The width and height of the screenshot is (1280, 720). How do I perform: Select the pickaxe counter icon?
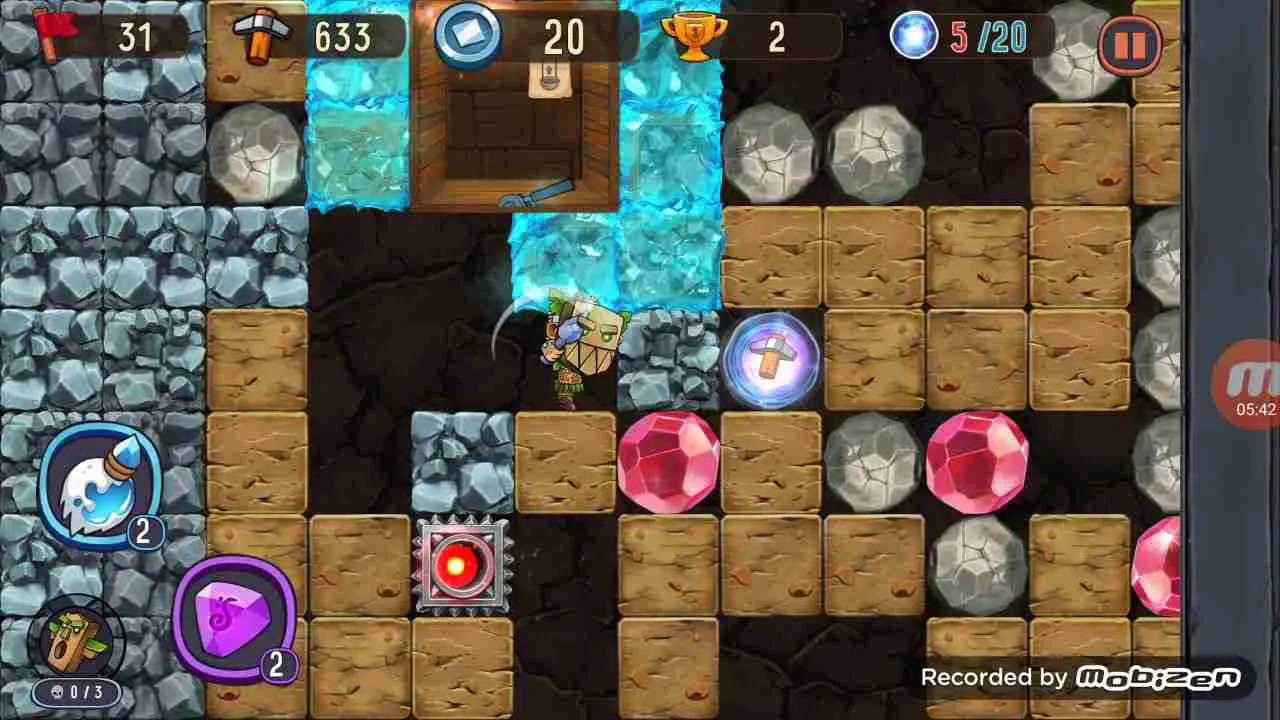pos(261,38)
